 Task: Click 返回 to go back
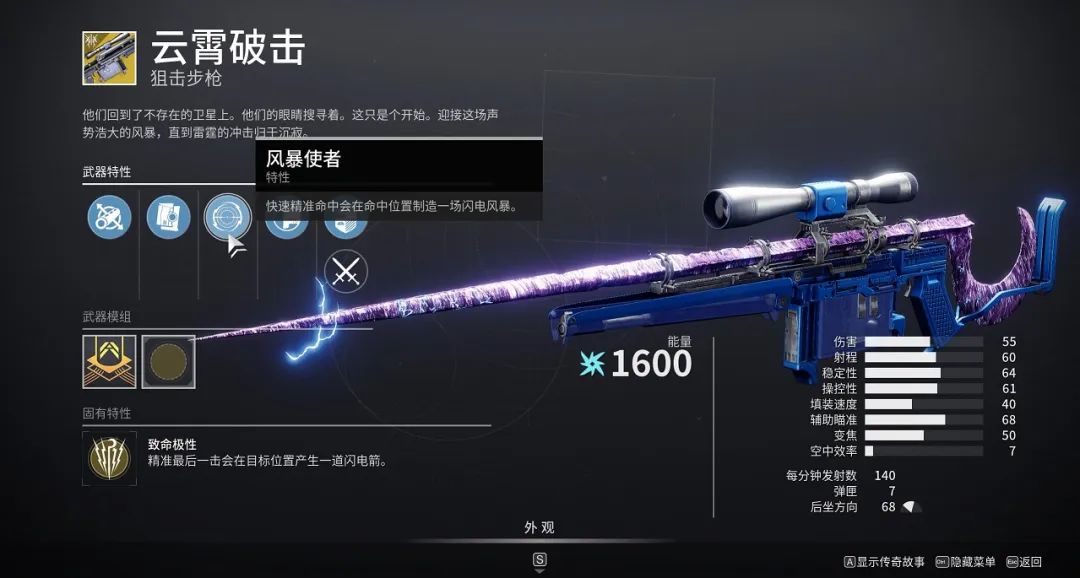click(x=1024, y=562)
